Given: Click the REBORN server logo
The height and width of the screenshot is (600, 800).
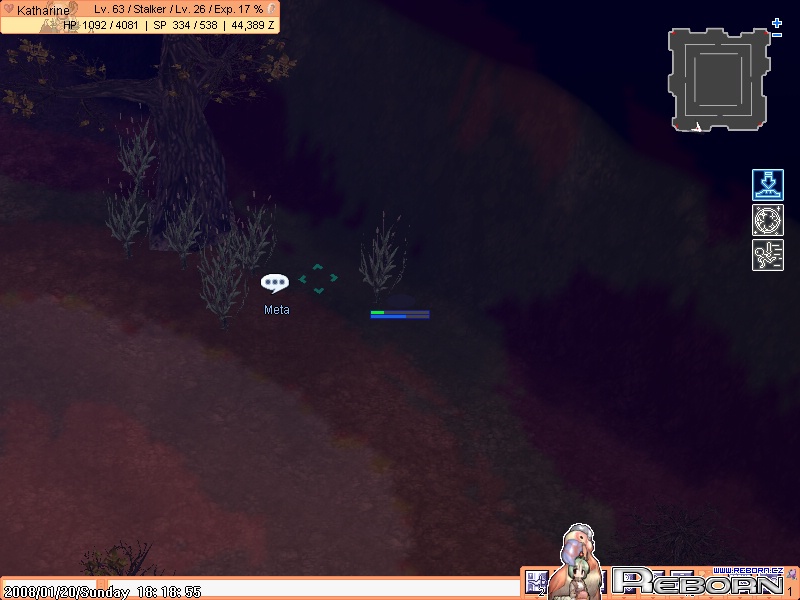Looking at the screenshot, I should point(700,581).
